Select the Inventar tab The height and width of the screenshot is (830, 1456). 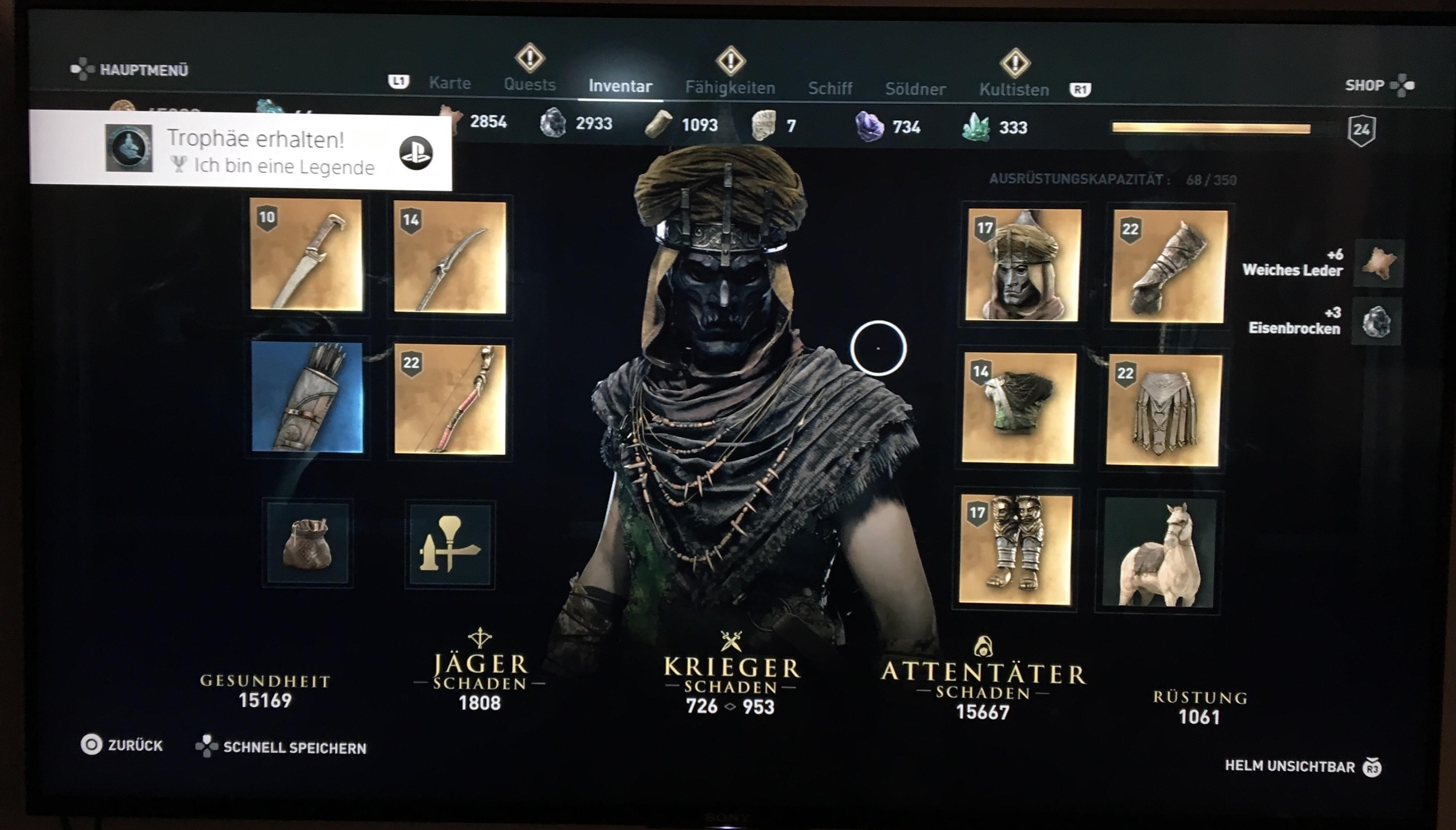620,86
